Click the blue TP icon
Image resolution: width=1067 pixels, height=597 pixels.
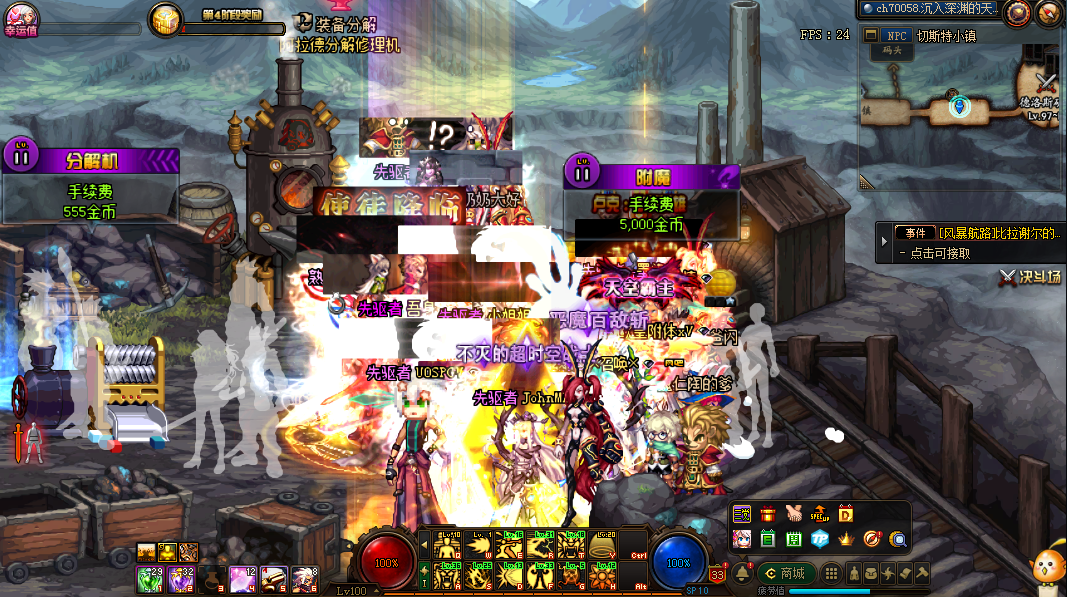click(x=820, y=539)
